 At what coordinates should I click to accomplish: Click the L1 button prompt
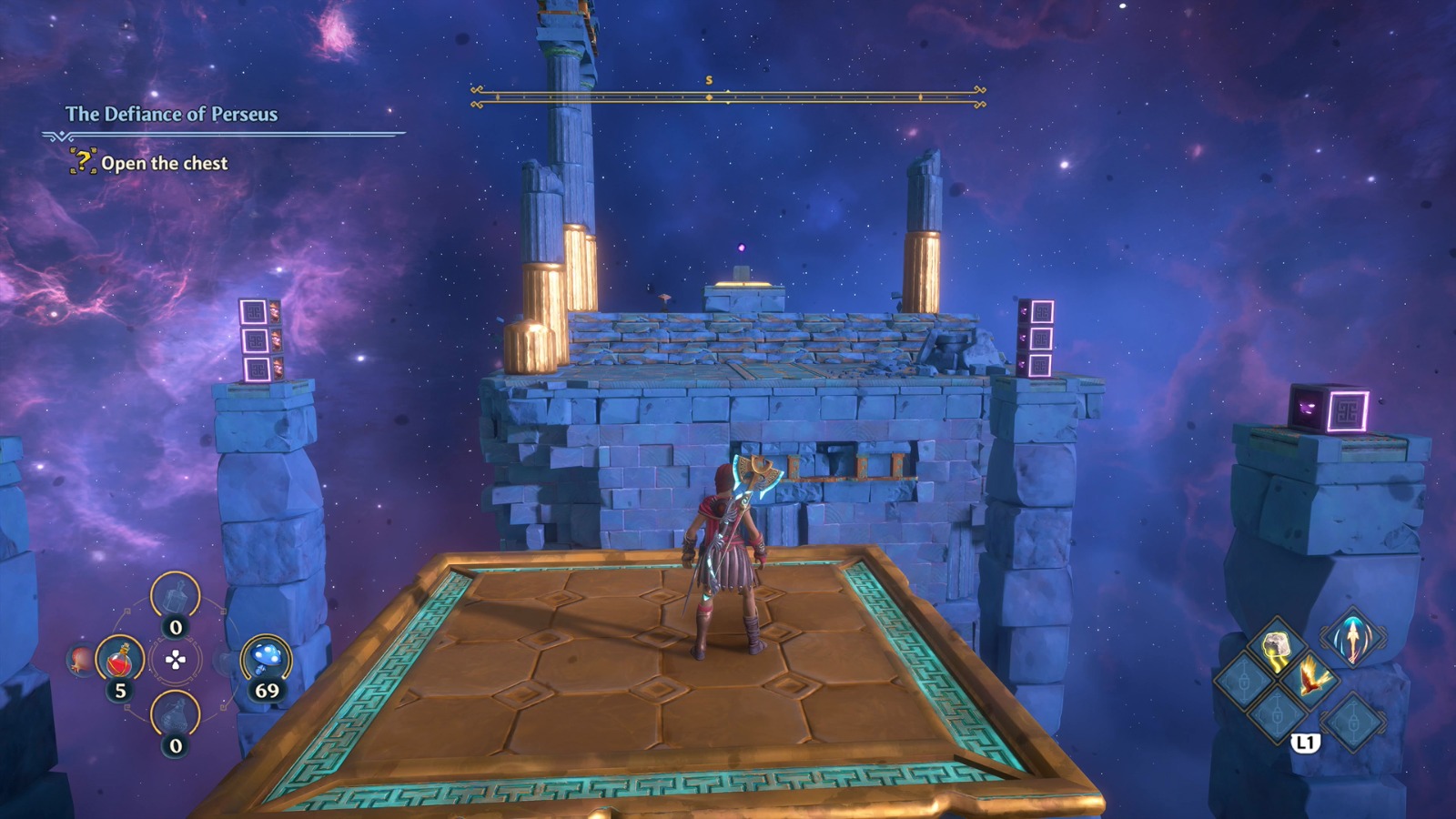(x=1305, y=741)
